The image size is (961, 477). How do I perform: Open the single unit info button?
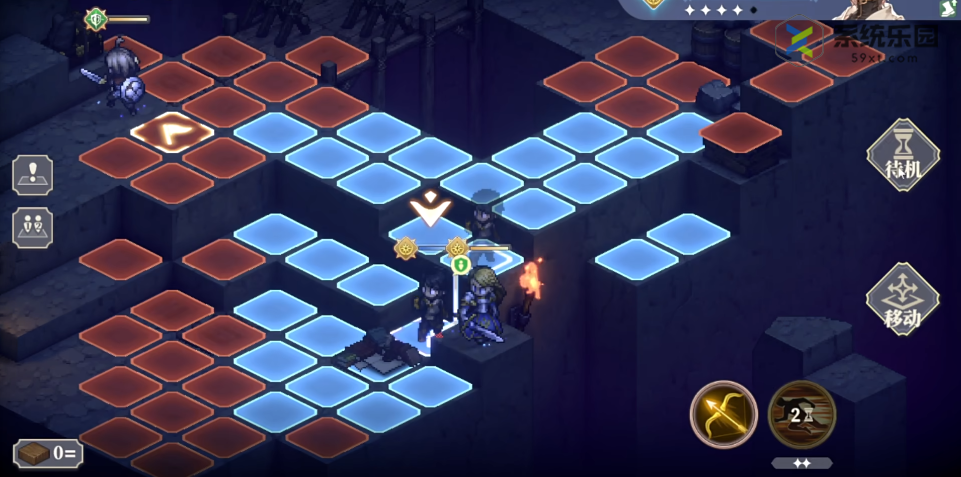pyautogui.click(x=33, y=175)
